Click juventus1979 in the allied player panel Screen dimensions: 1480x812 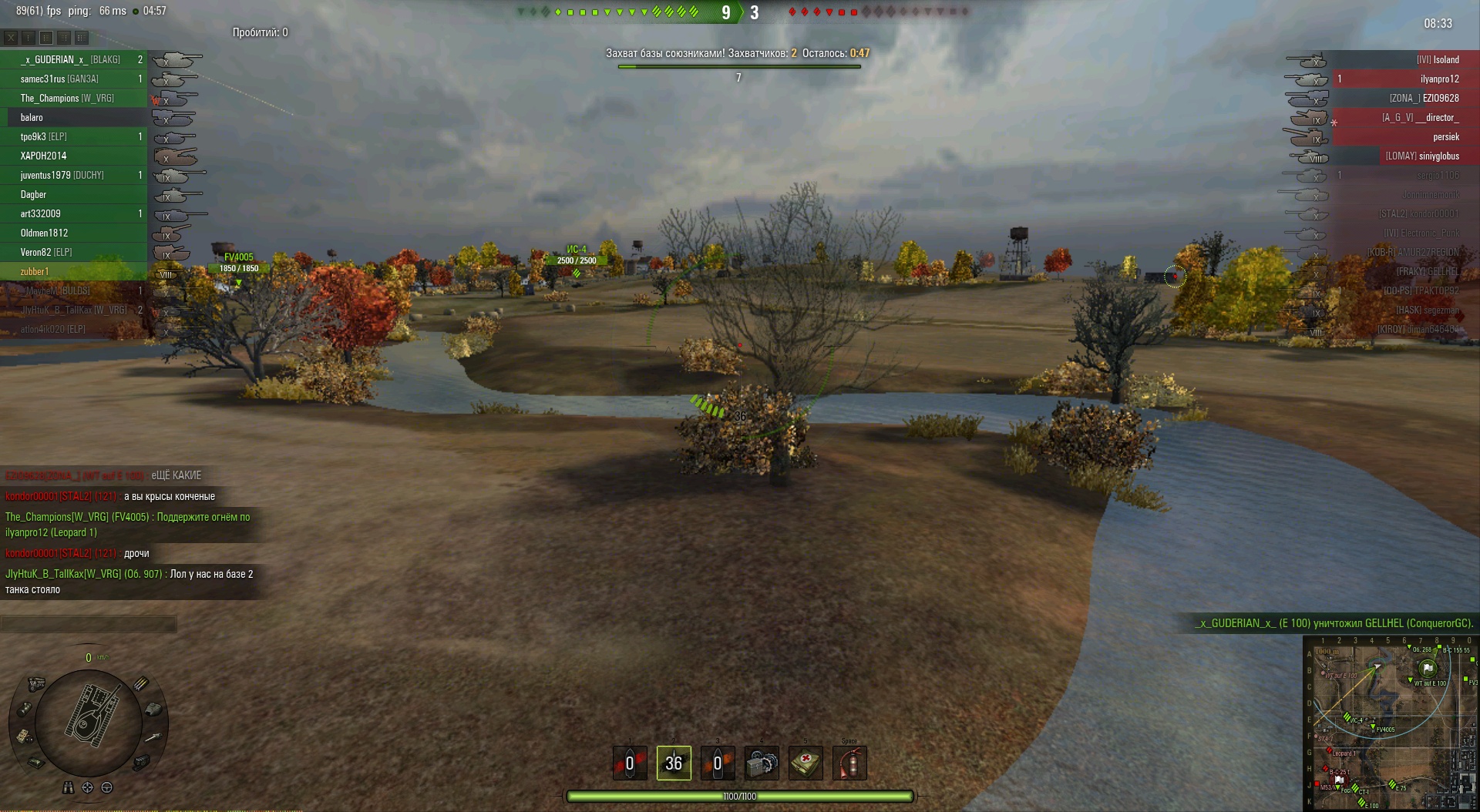pos(62,175)
